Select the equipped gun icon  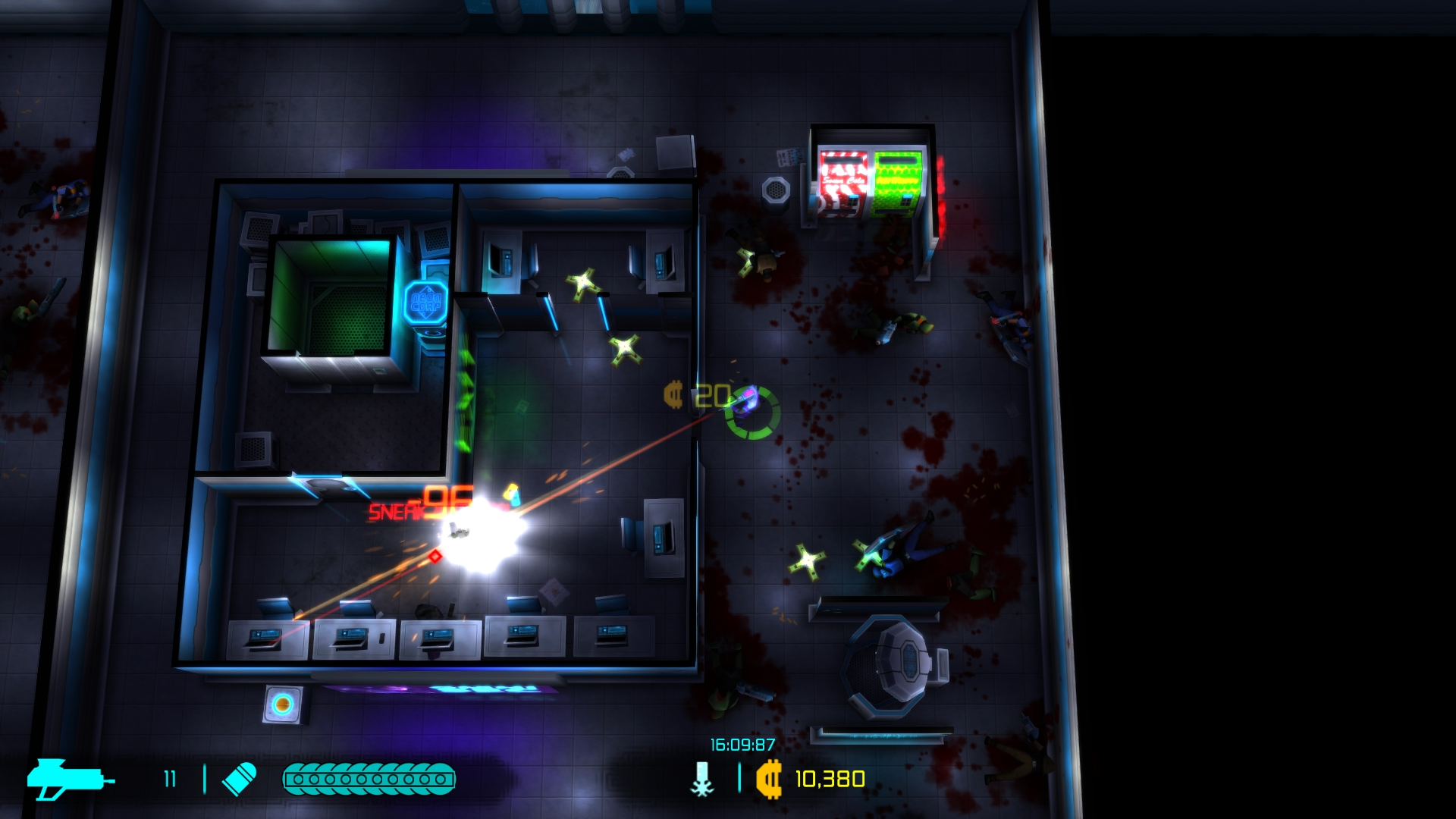(70, 780)
